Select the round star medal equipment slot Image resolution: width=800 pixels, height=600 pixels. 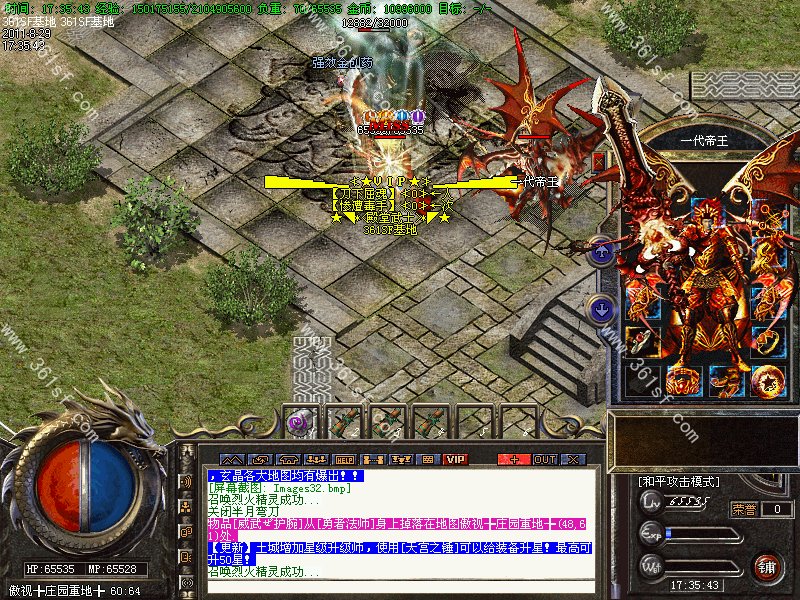pos(767,381)
